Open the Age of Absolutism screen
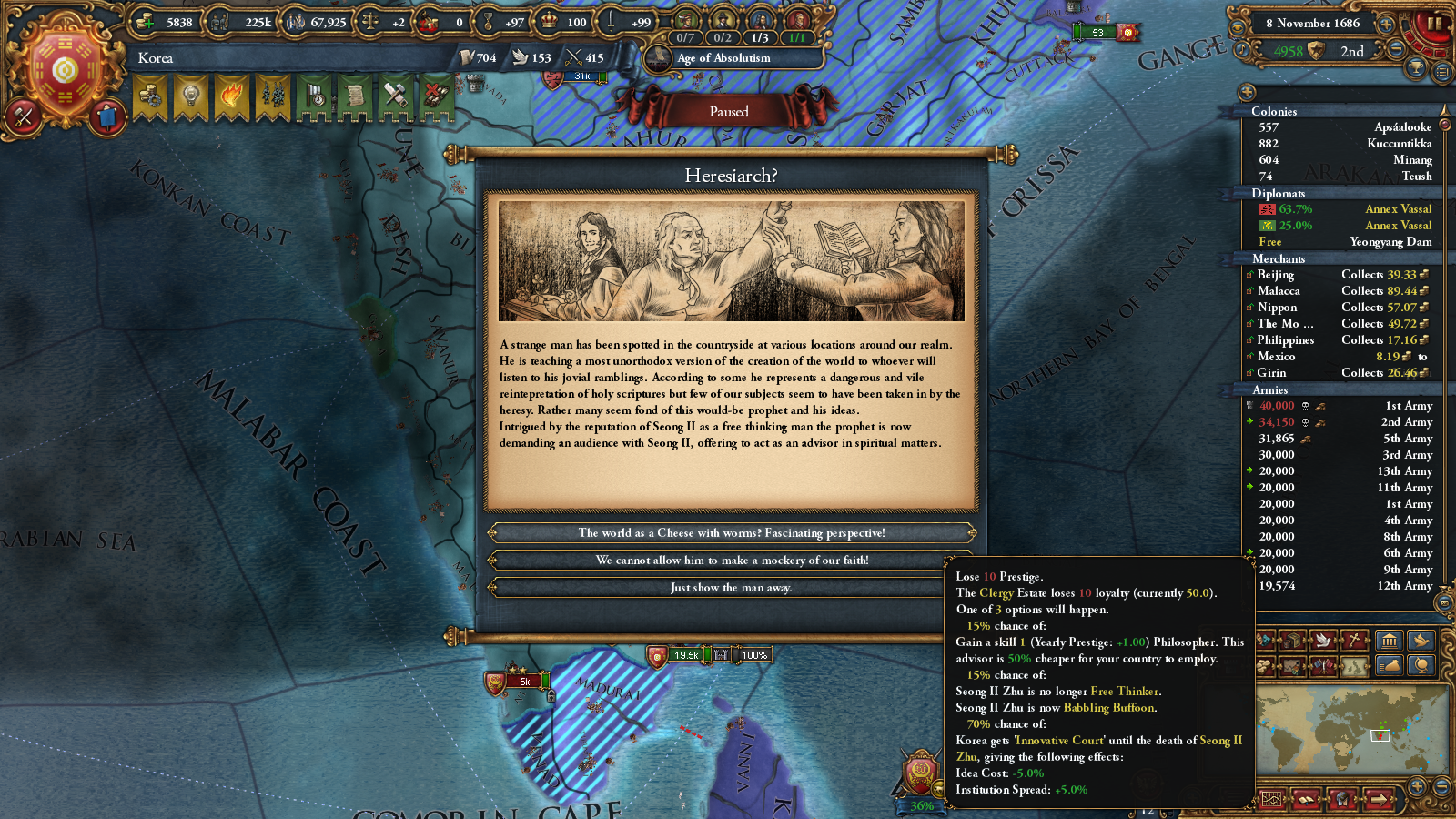Screen dimensions: 1456x819 (723, 58)
